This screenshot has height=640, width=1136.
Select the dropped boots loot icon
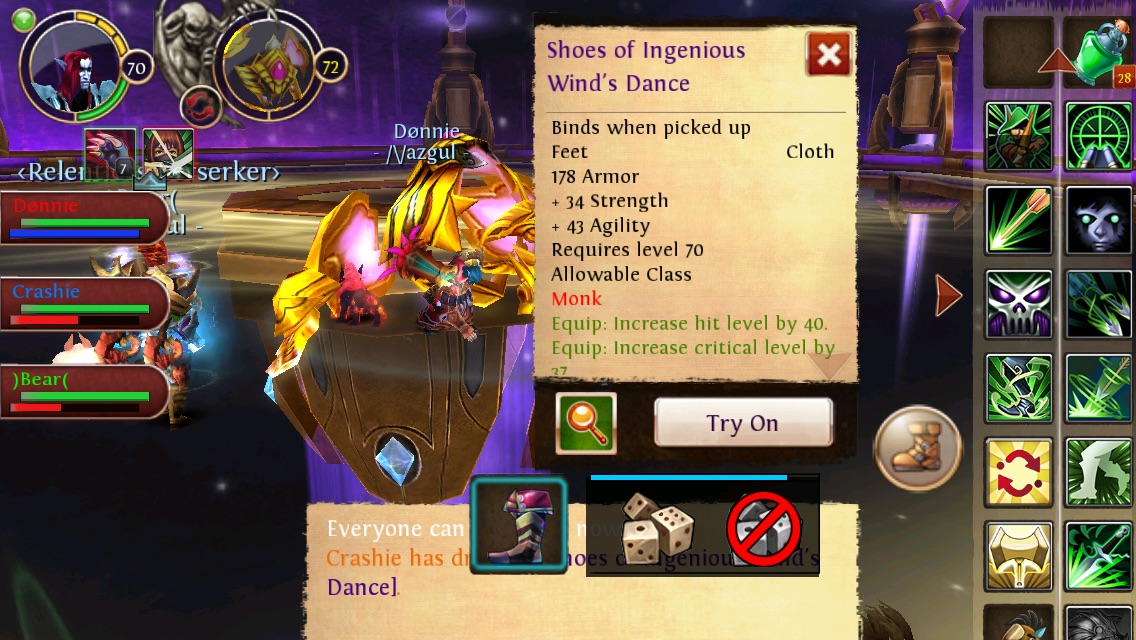[x=519, y=527]
